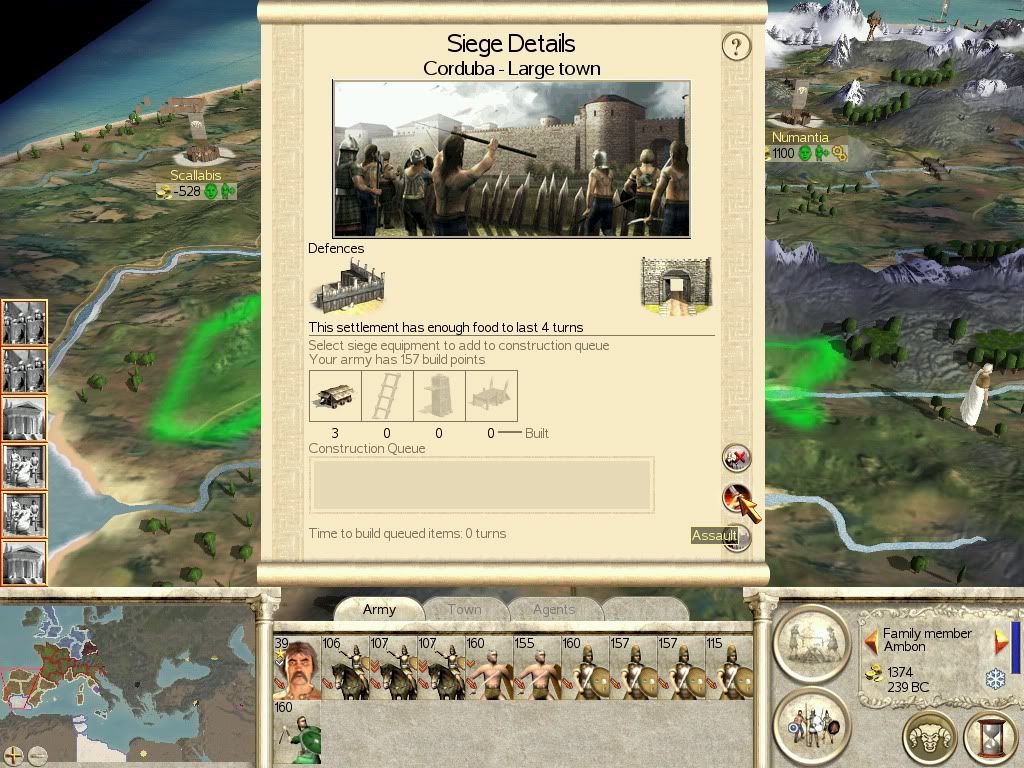This screenshot has width=1024, height=768.
Task: Select the sap point equipment icon
Action: pos(491,396)
